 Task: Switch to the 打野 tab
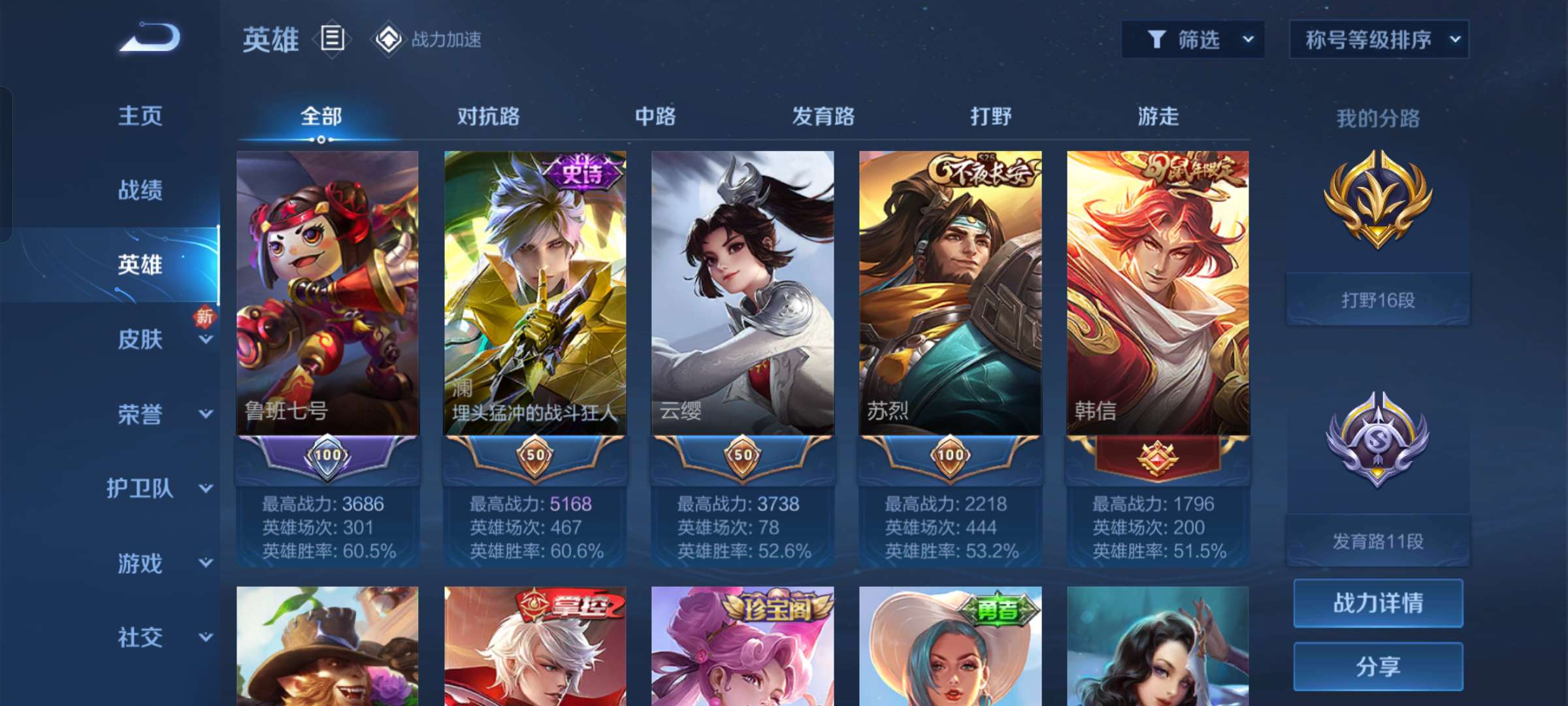(992, 118)
